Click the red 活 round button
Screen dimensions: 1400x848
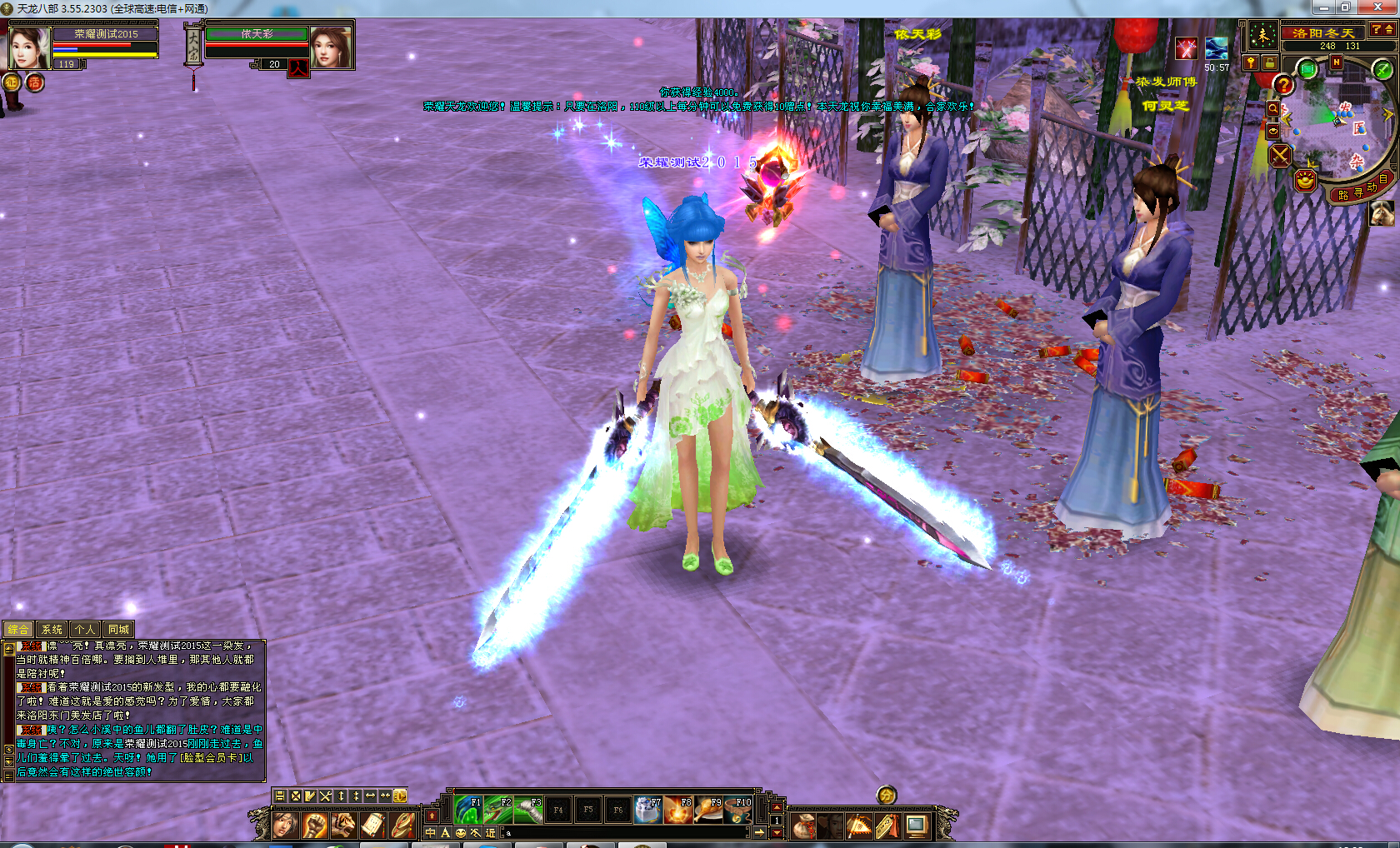click(35, 82)
